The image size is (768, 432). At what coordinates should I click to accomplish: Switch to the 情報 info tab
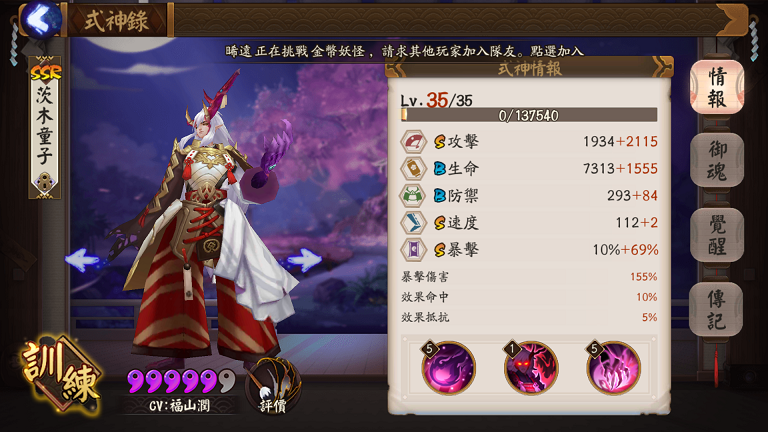(x=716, y=88)
